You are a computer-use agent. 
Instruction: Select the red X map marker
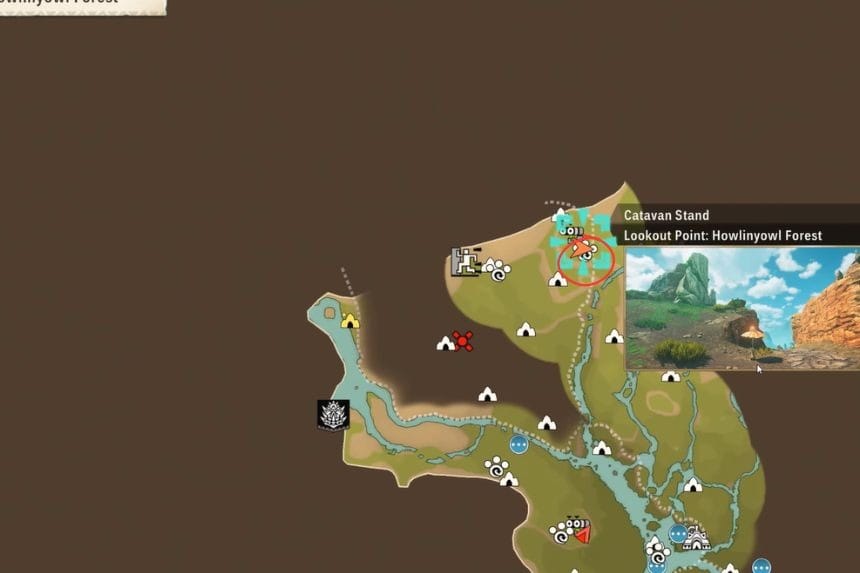coord(462,341)
